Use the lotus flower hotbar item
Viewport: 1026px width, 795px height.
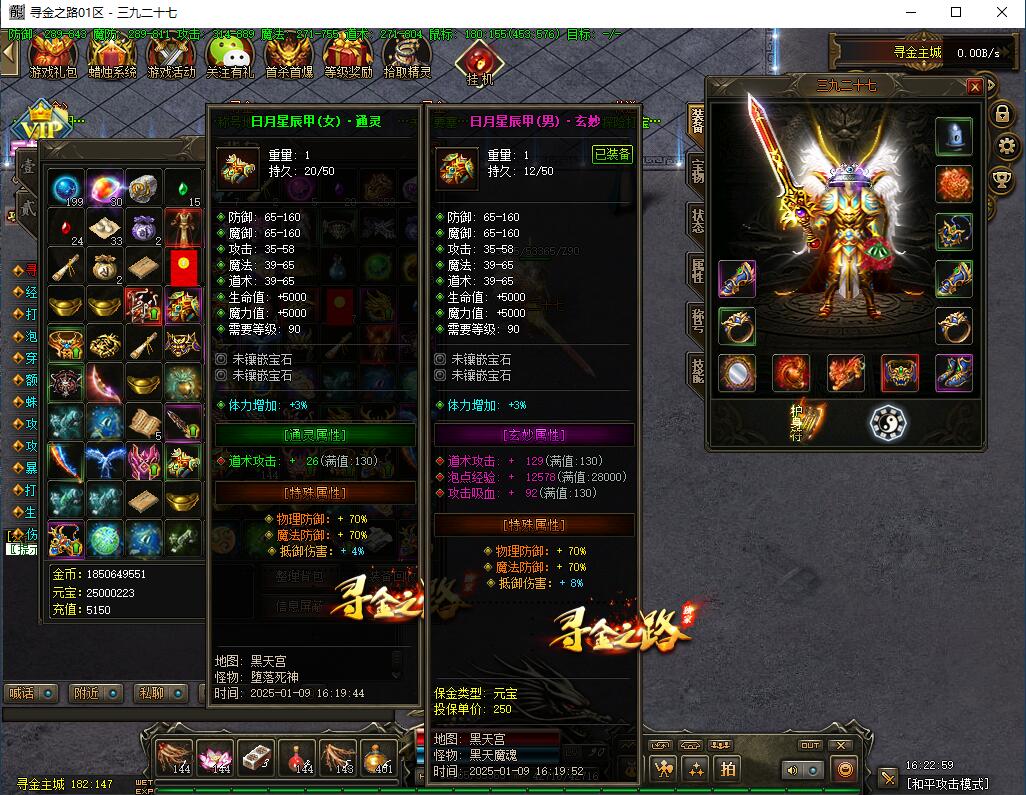click(214, 758)
